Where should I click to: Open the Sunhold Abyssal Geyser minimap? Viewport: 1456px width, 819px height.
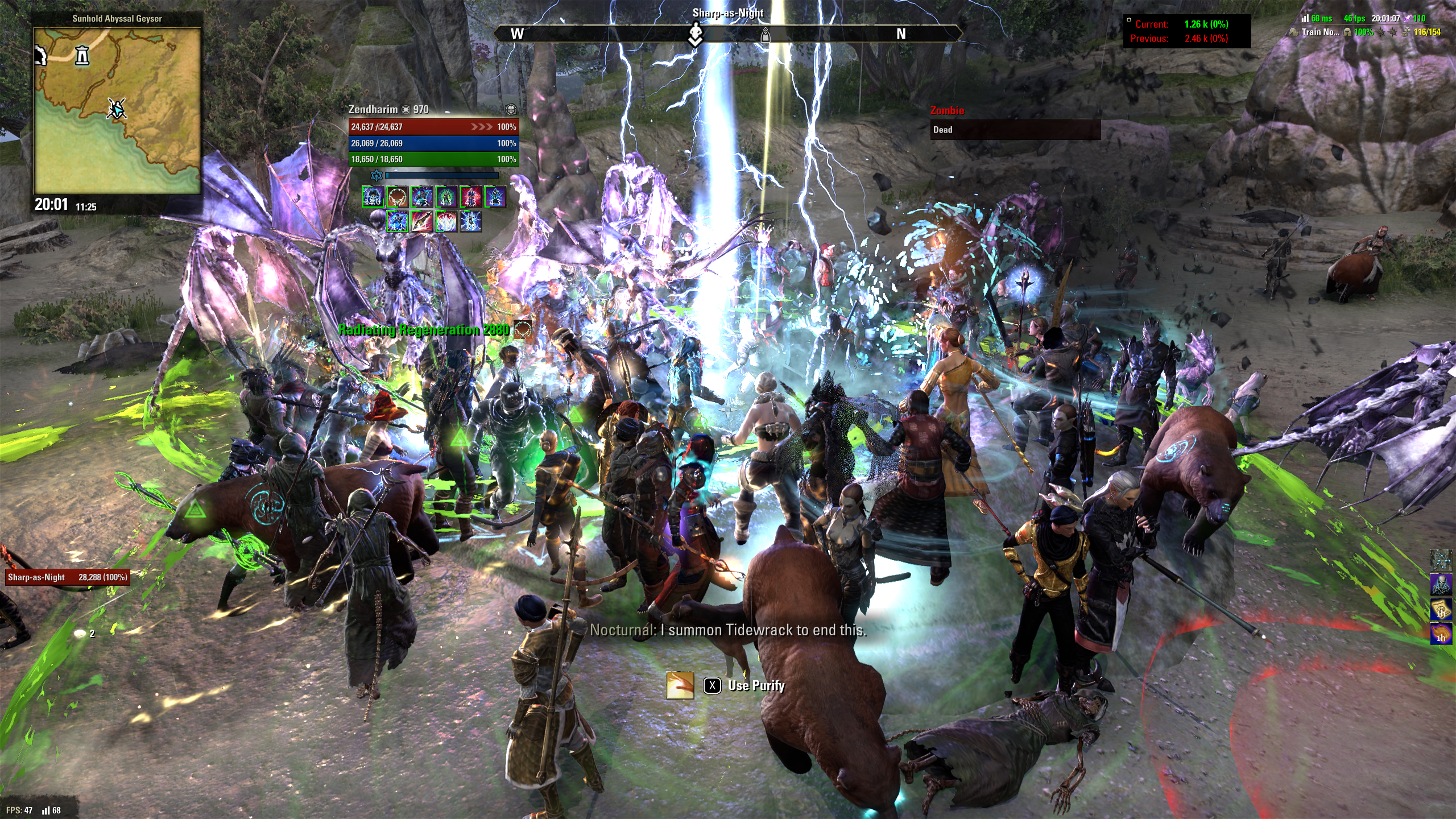point(117,111)
